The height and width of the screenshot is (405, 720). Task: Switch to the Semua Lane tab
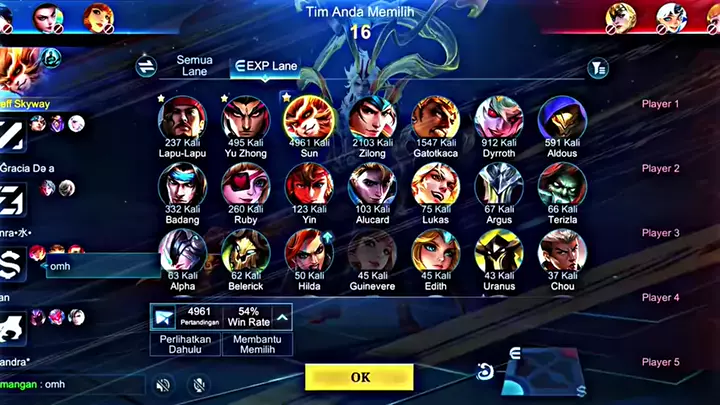[x=194, y=66]
